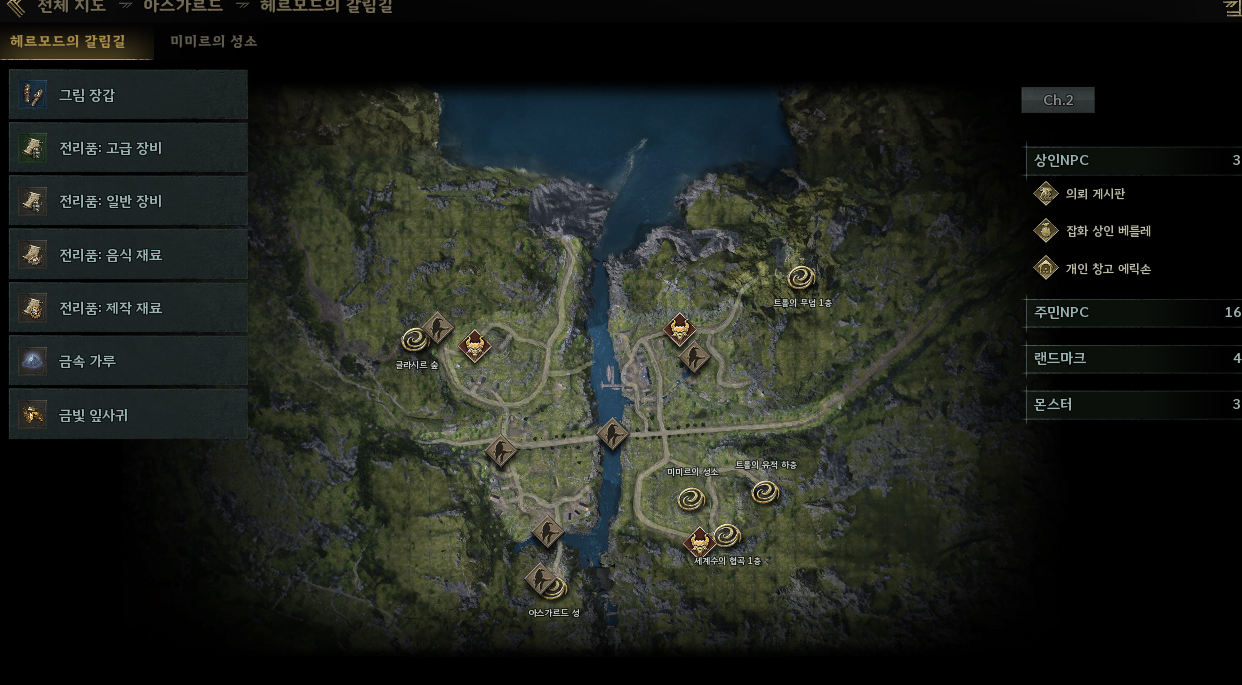
Task: Select 잡화 상인 베틀레 in the legend
Action: (x=1108, y=231)
